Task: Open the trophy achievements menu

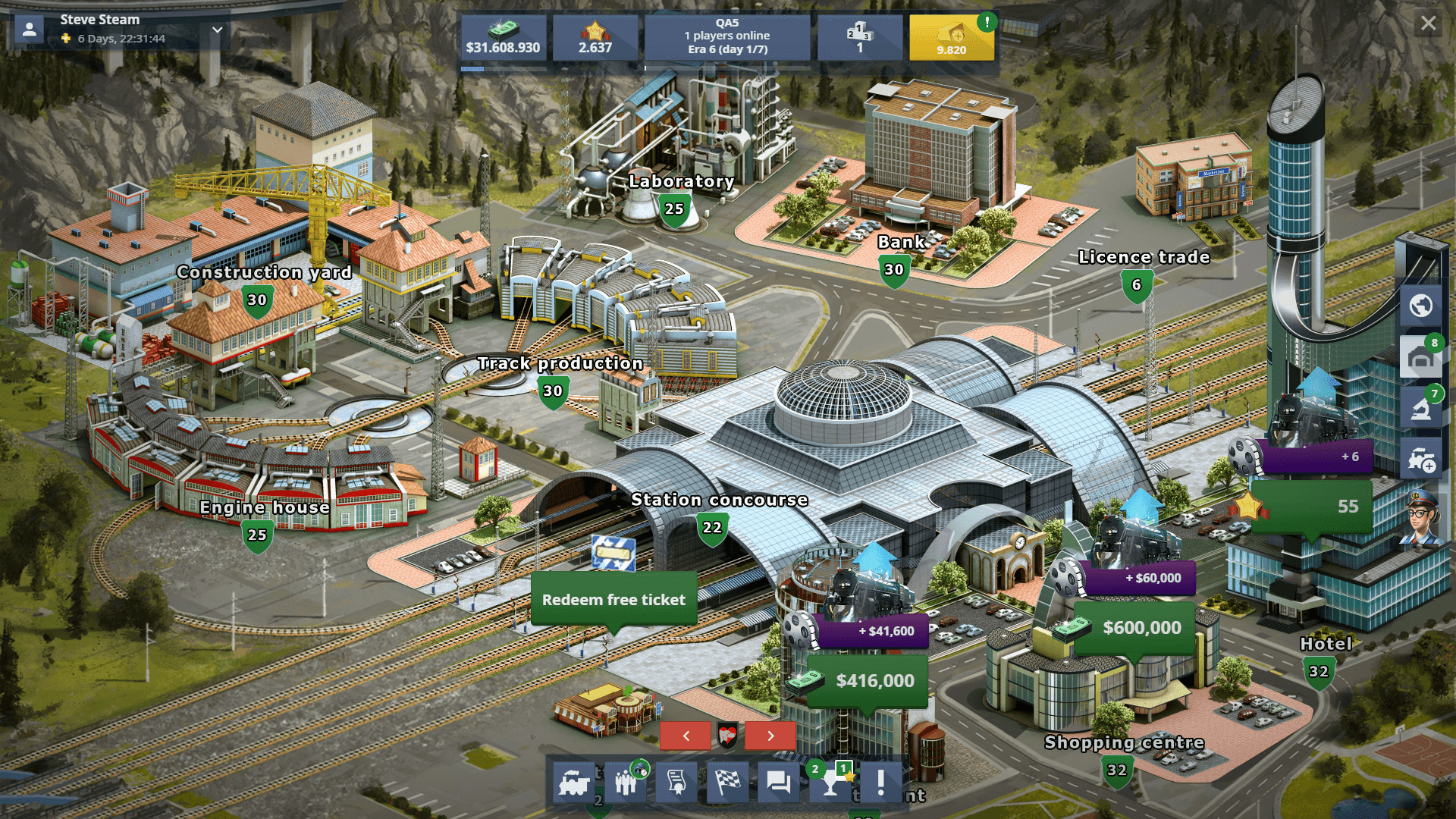Action: pyautogui.click(x=831, y=782)
